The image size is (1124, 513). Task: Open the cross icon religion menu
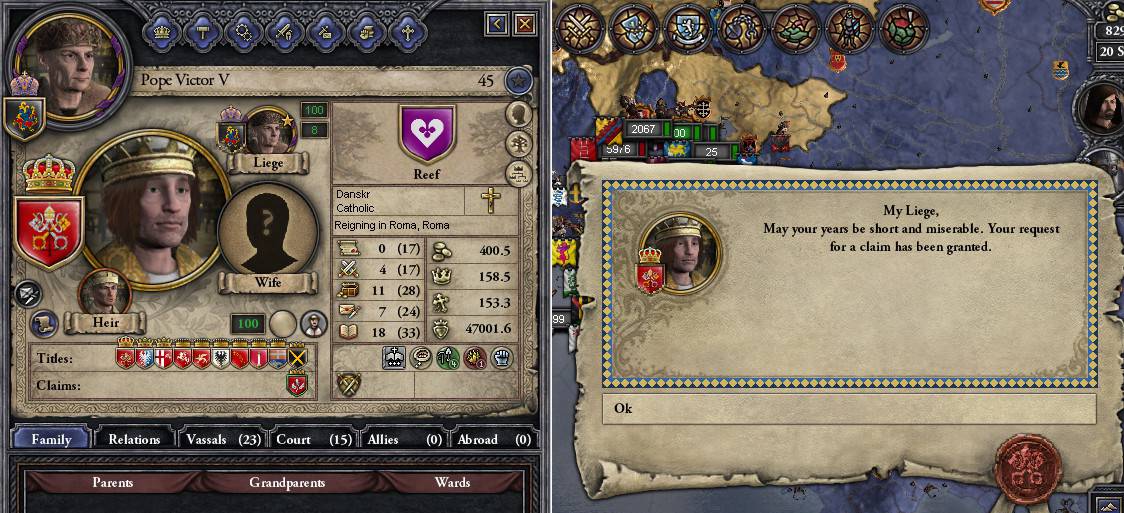click(408, 30)
